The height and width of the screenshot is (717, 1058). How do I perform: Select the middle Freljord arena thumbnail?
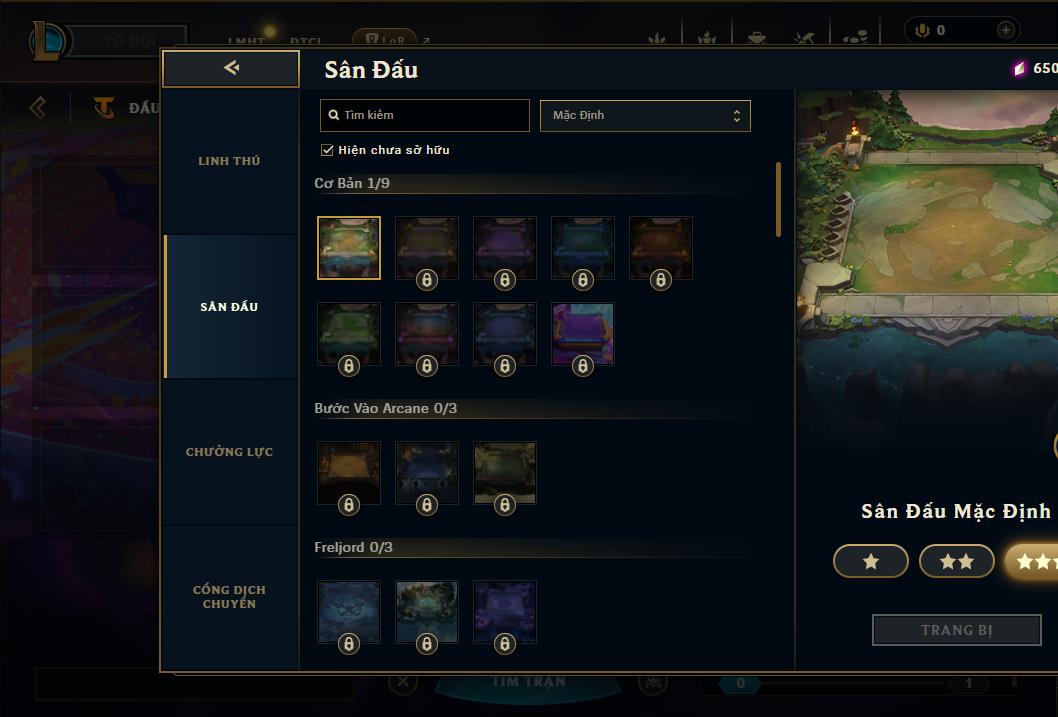click(x=427, y=612)
